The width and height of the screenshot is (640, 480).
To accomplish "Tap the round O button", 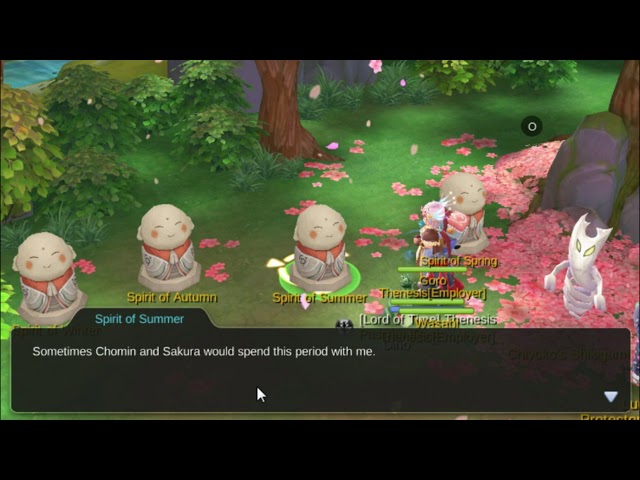I will point(532,126).
